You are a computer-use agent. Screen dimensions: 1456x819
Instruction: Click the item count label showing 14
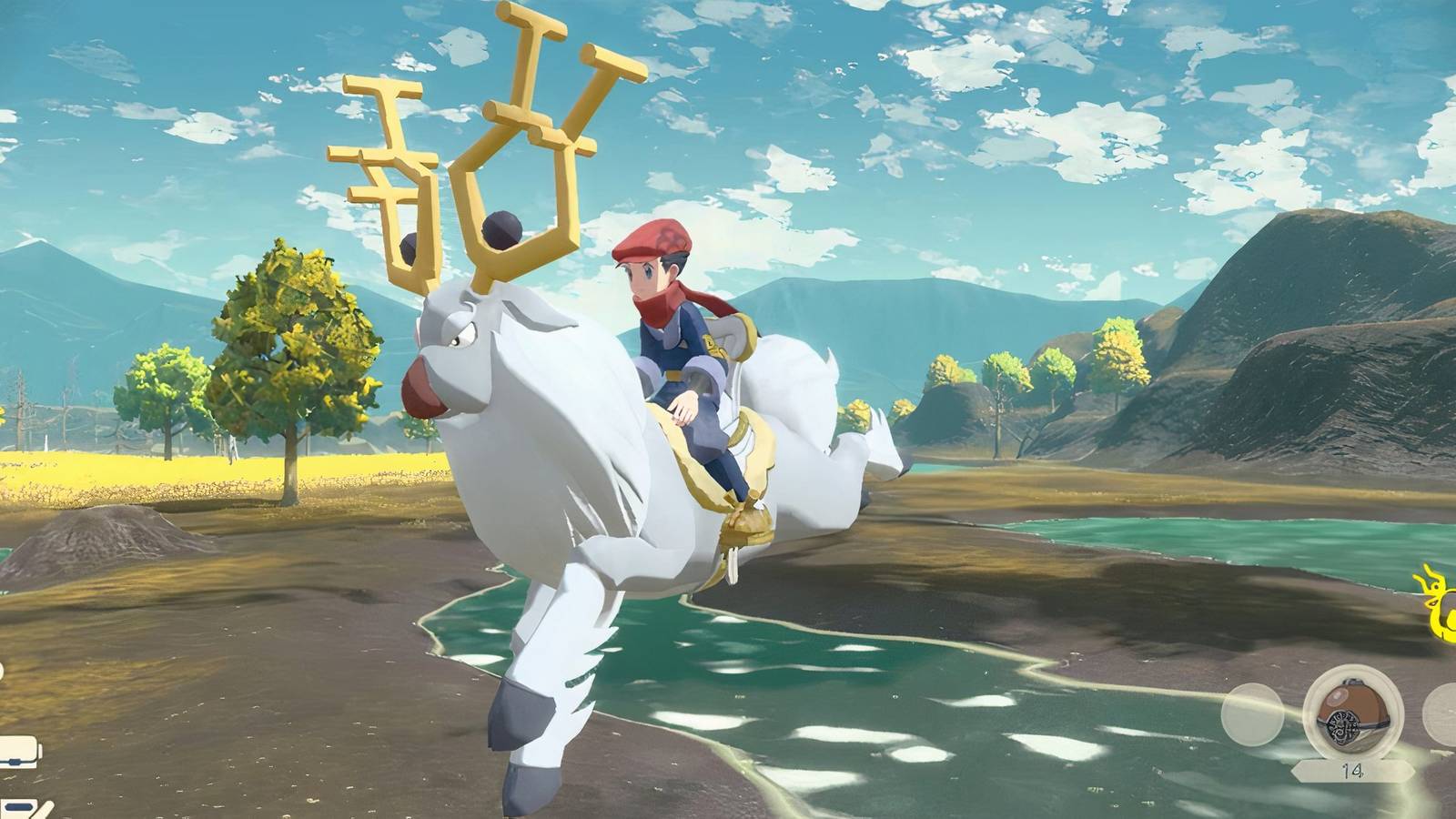tap(1353, 769)
